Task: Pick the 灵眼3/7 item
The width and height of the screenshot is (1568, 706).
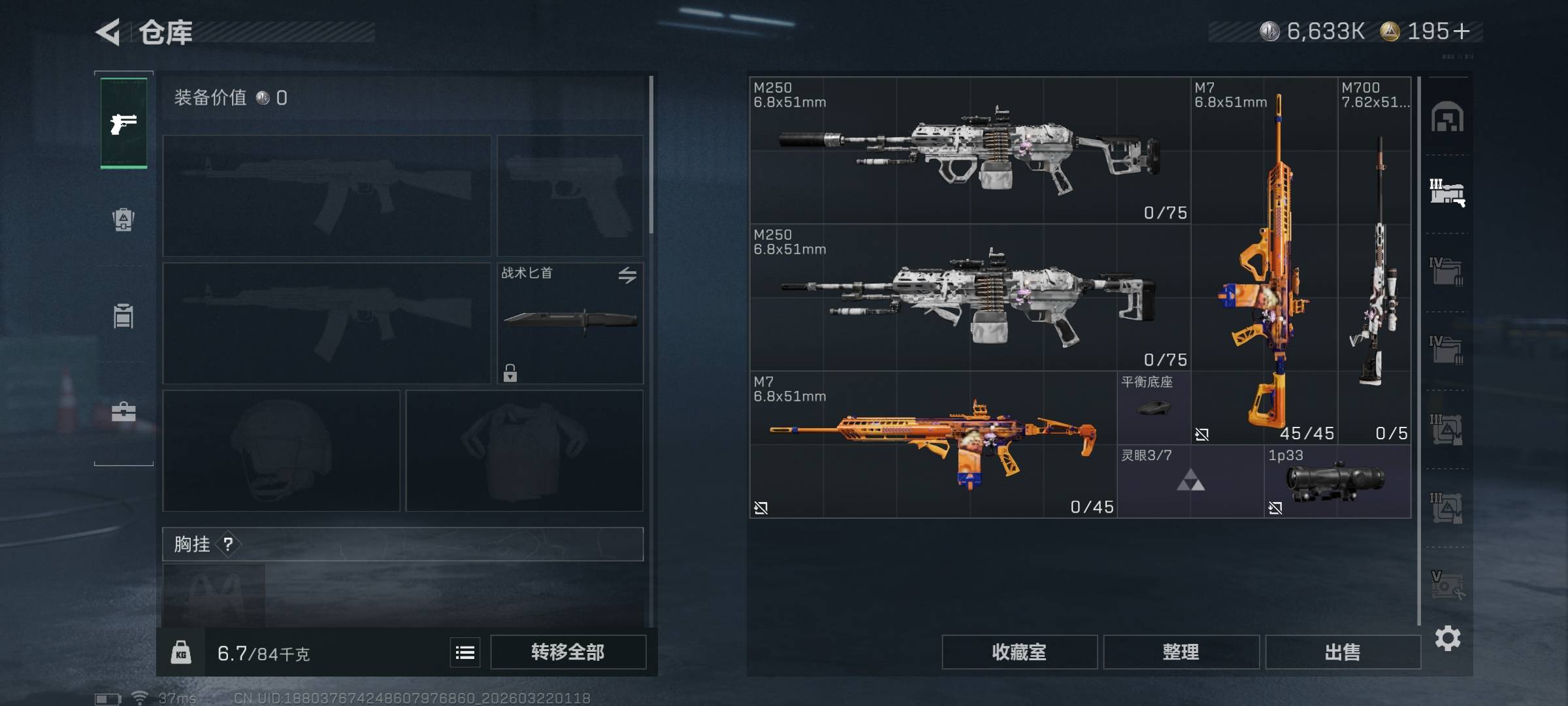Action: point(1190,482)
